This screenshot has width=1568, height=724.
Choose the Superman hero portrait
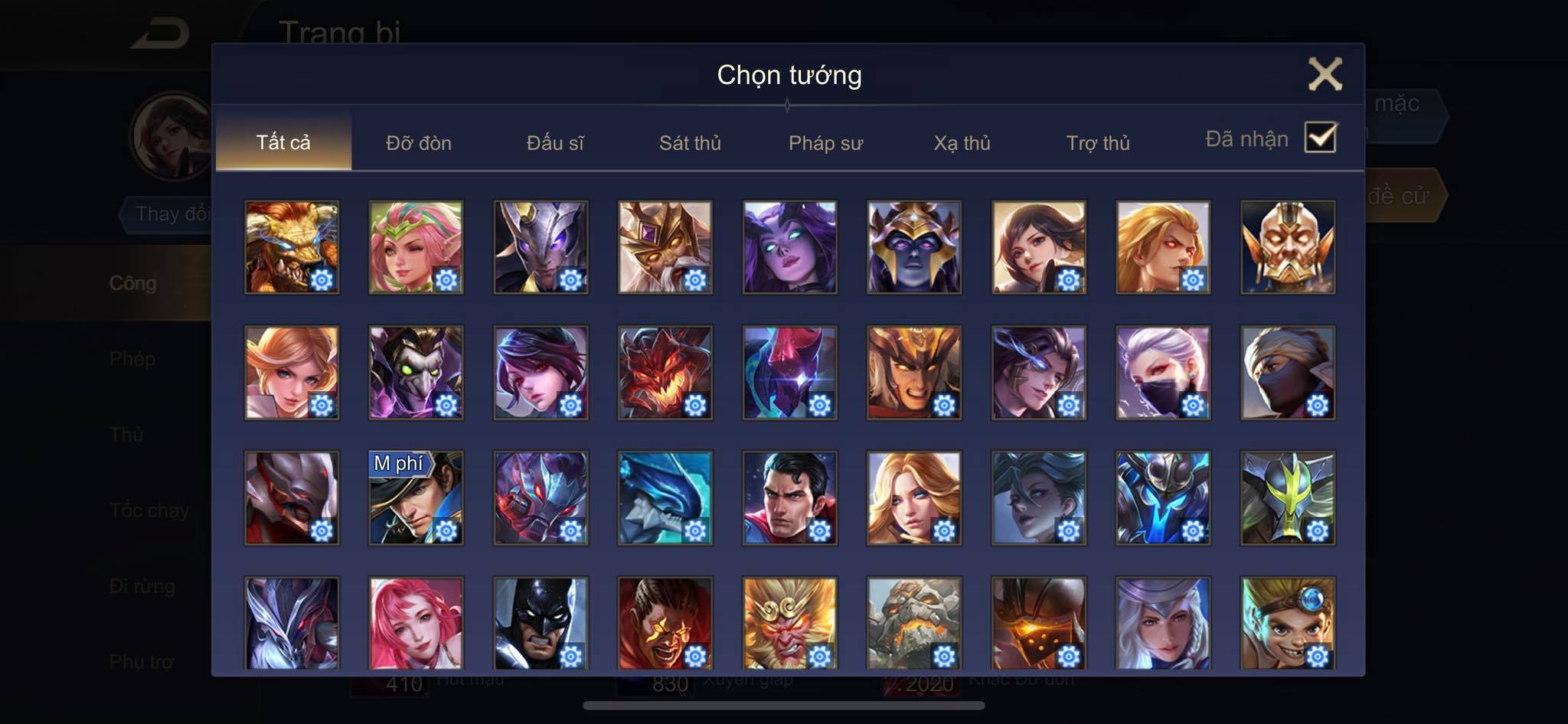tap(789, 498)
